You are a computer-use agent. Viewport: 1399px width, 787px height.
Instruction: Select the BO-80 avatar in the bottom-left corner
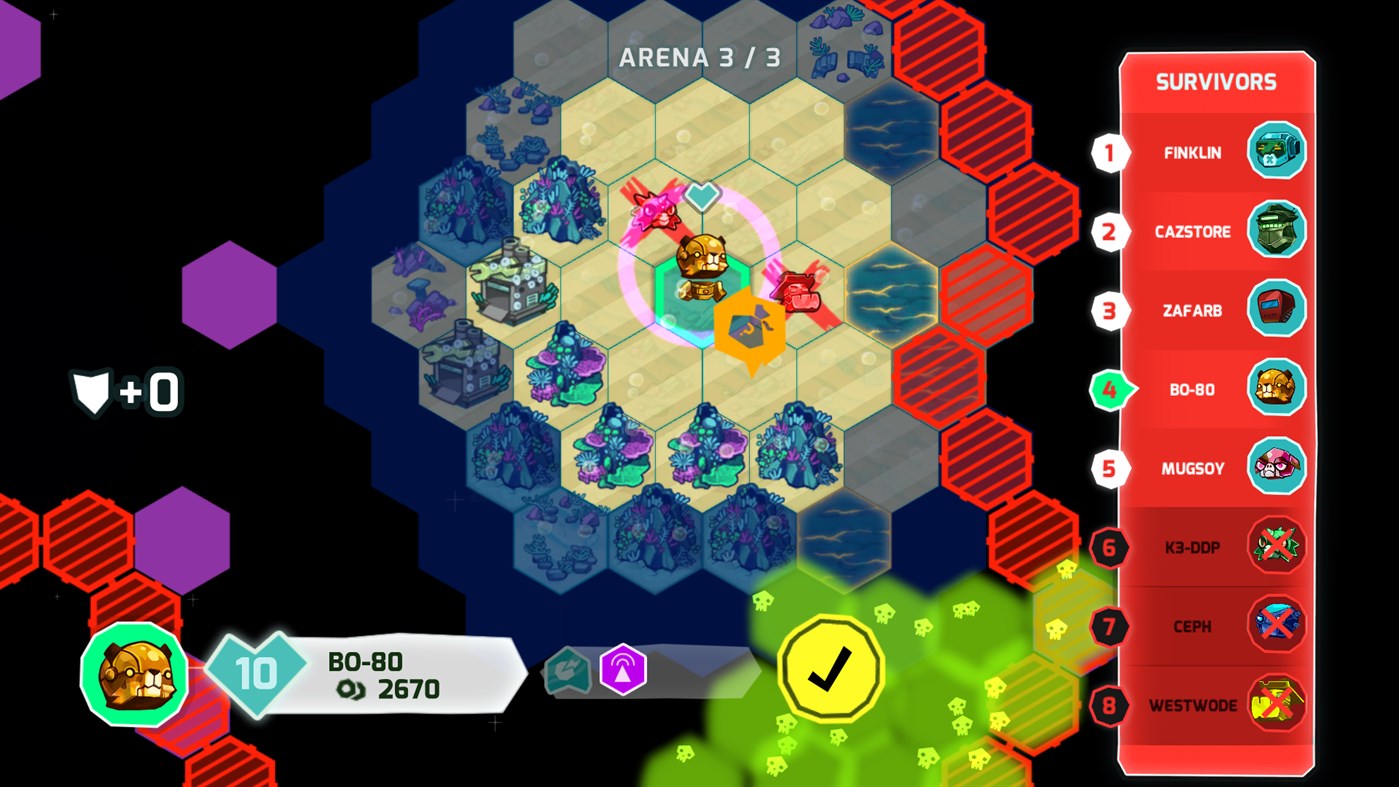133,675
